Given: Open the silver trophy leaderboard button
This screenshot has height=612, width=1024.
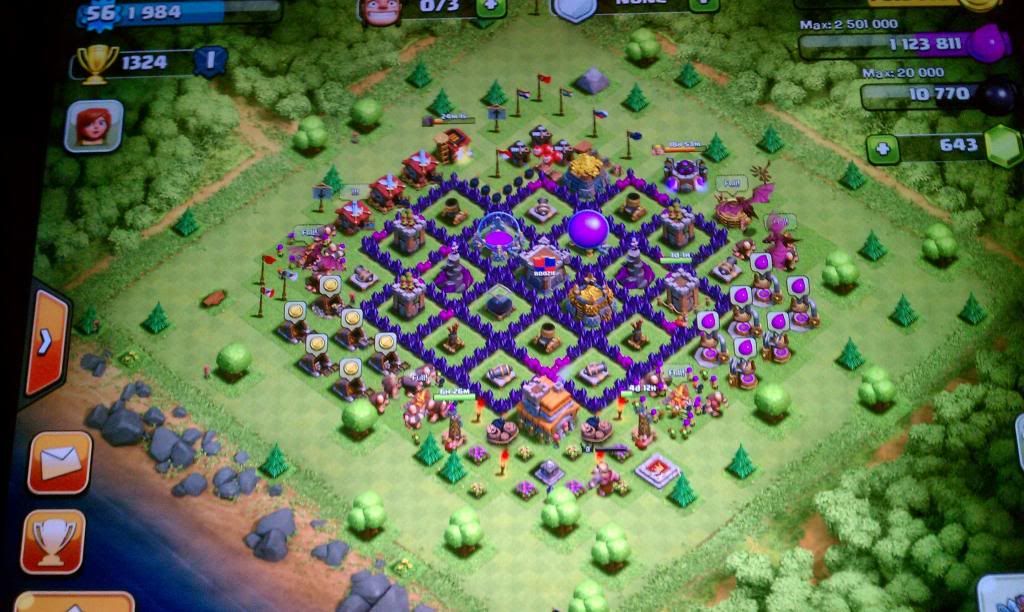Looking at the screenshot, I should pyautogui.click(x=54, y=540).
